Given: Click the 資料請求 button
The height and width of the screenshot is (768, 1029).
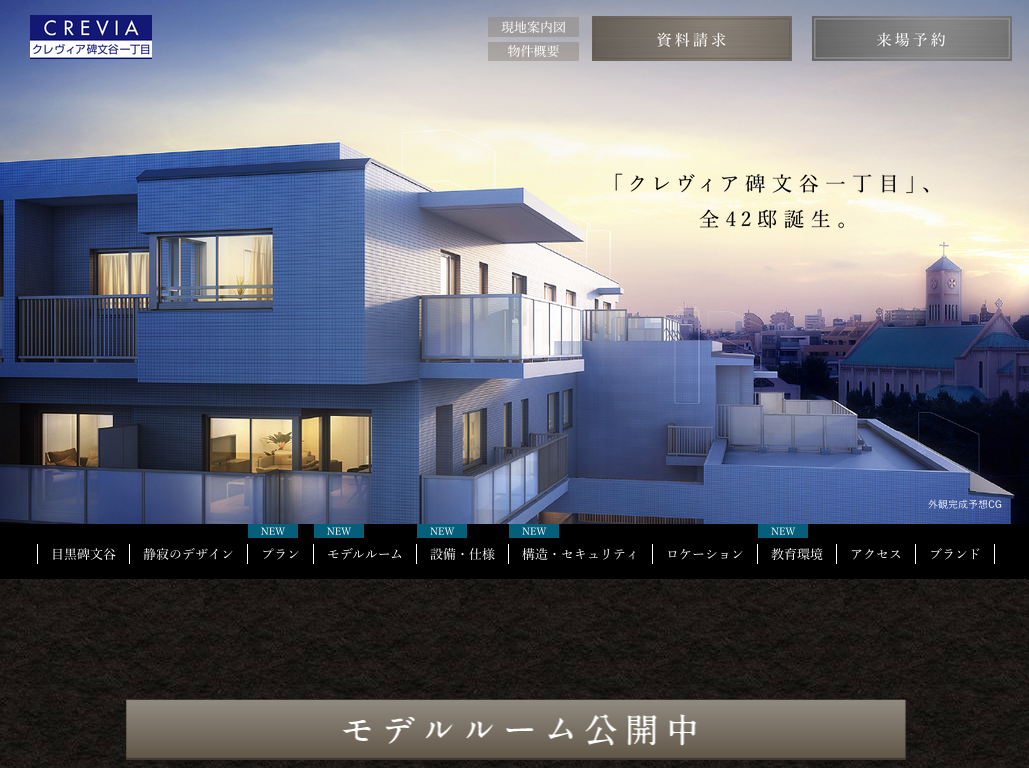Looking at the screenshot, I should click(x=691, y=39).
